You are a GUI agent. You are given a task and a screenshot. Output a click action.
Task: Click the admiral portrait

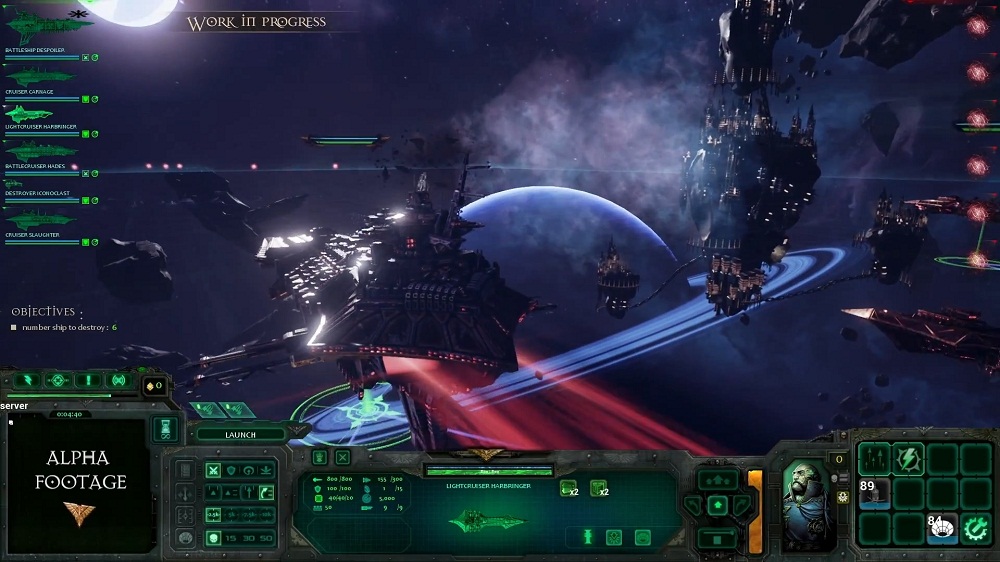[x=808, y=505]
